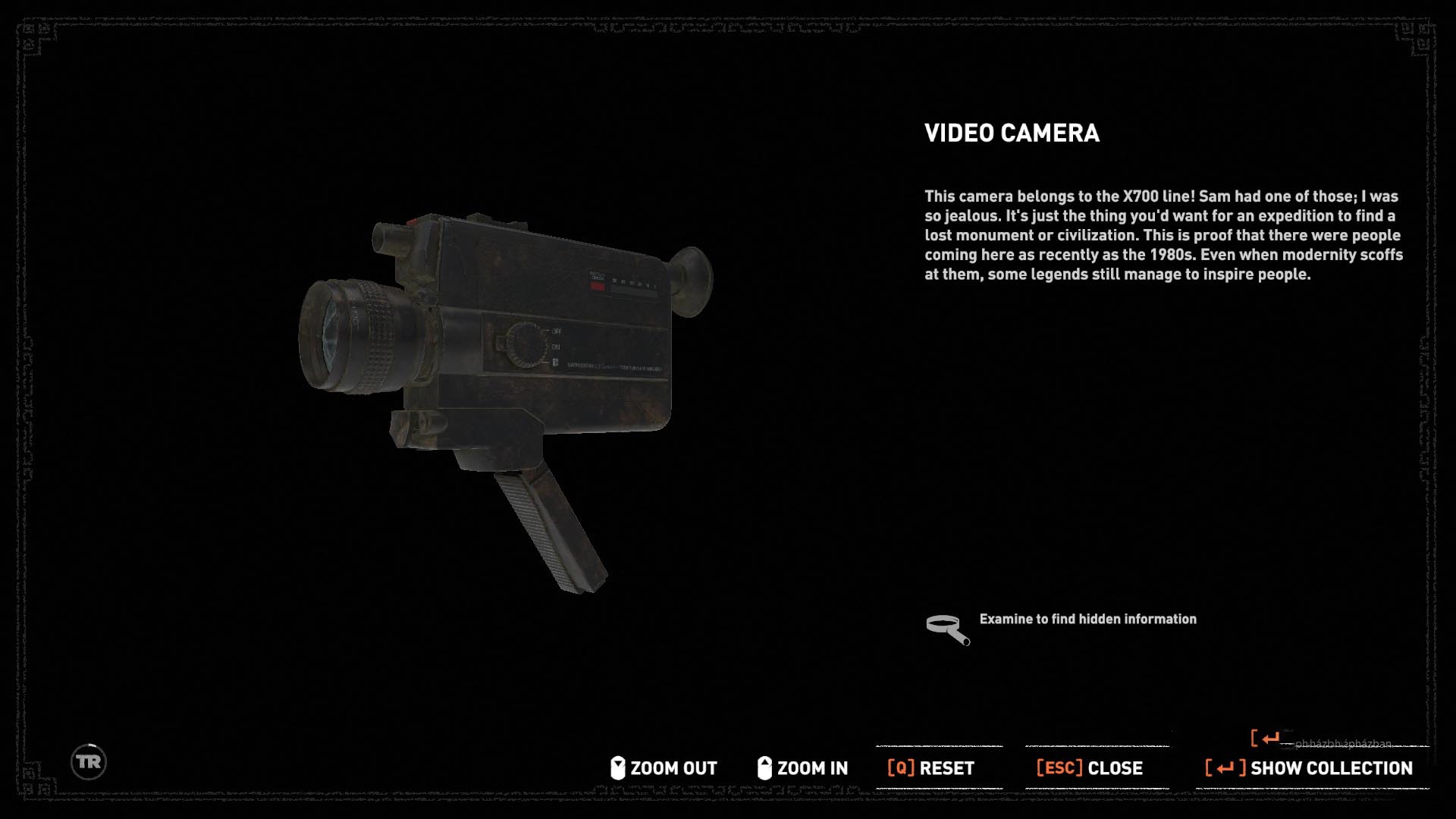This screenshot has height=819, width=1456.
Task: Reset the video camera view
Action: (x=931, y=768)
